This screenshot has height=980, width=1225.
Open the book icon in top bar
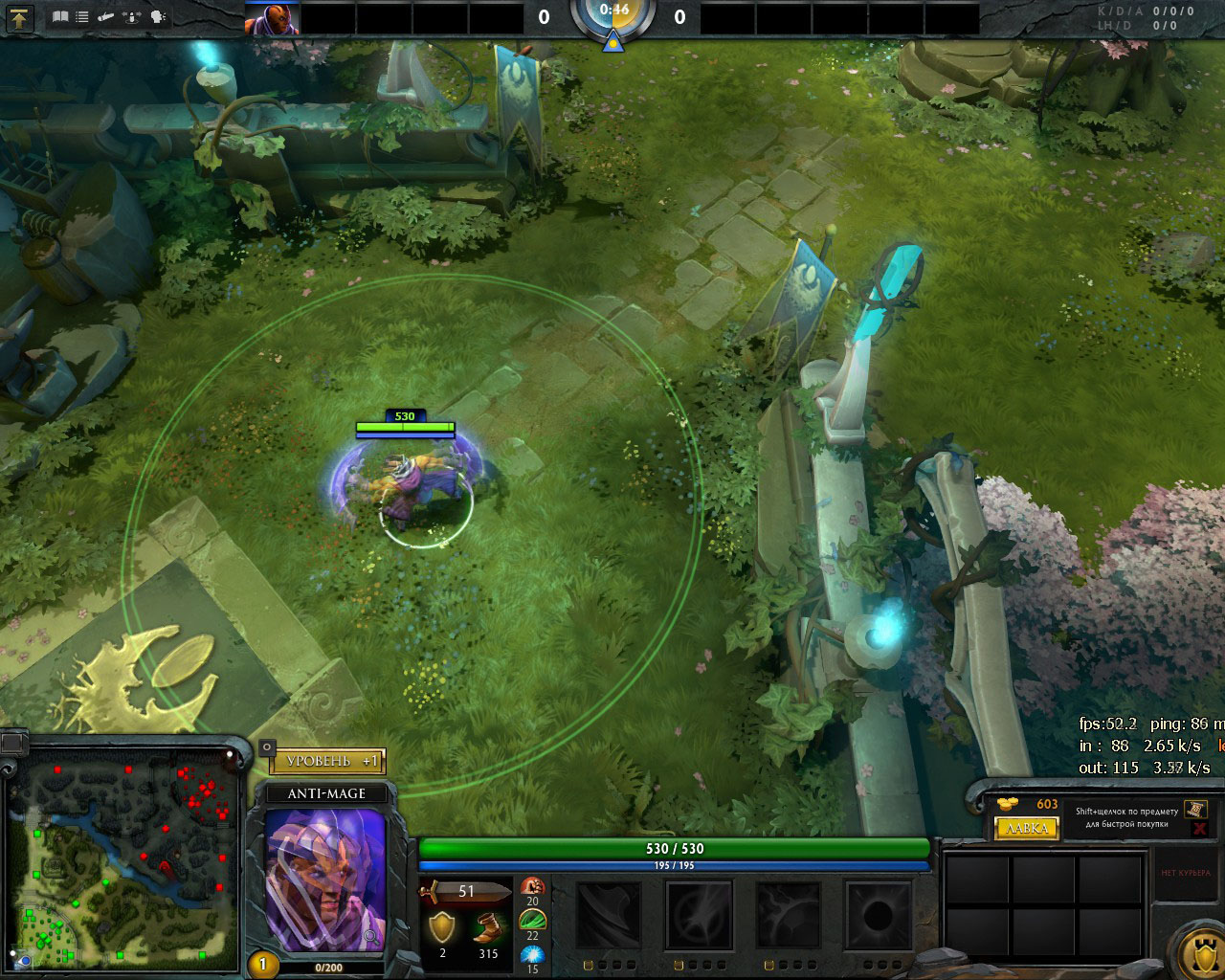(x=61, y=16)
